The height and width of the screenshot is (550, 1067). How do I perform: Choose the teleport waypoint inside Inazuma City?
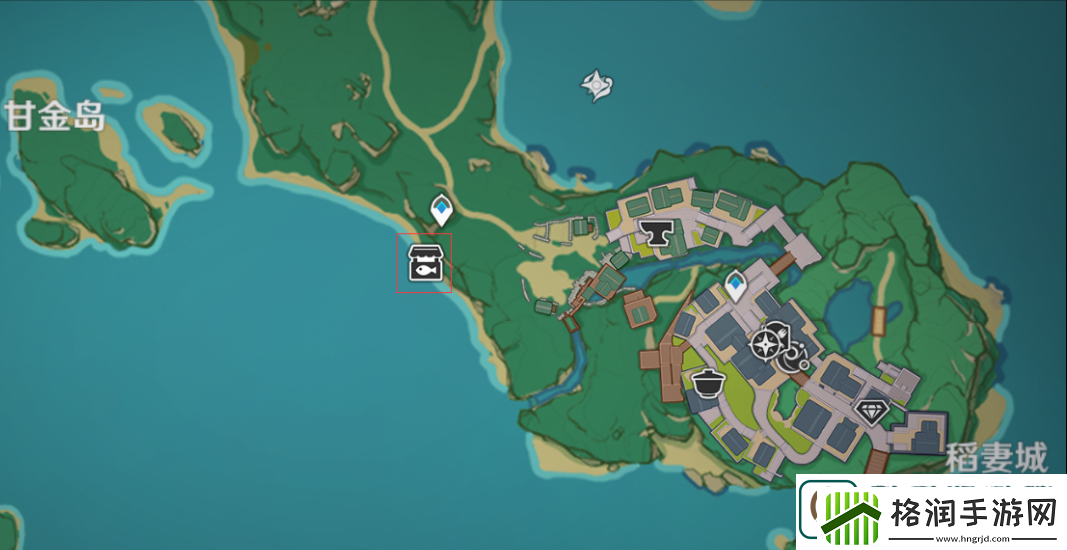(737, 286)
